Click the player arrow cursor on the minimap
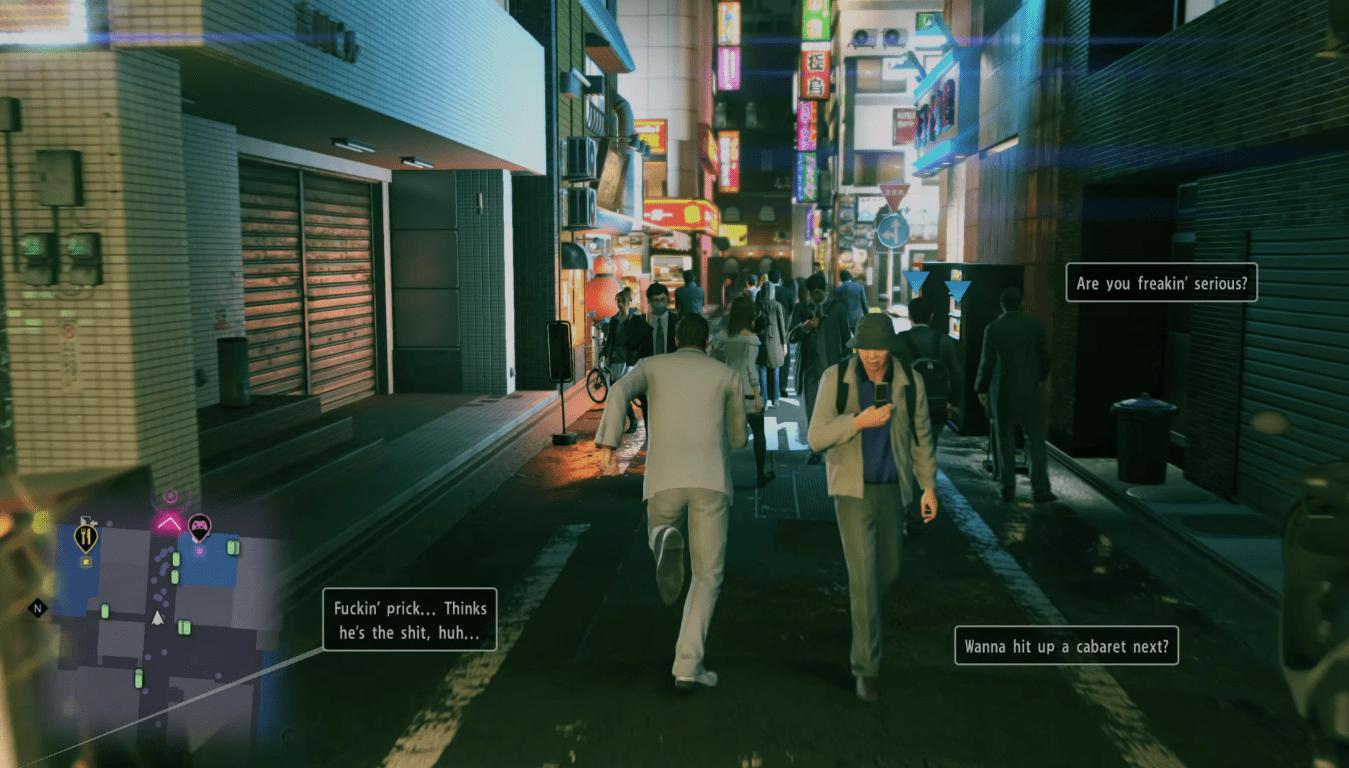This screenshot has height=768, width=1349. (157, 617)
